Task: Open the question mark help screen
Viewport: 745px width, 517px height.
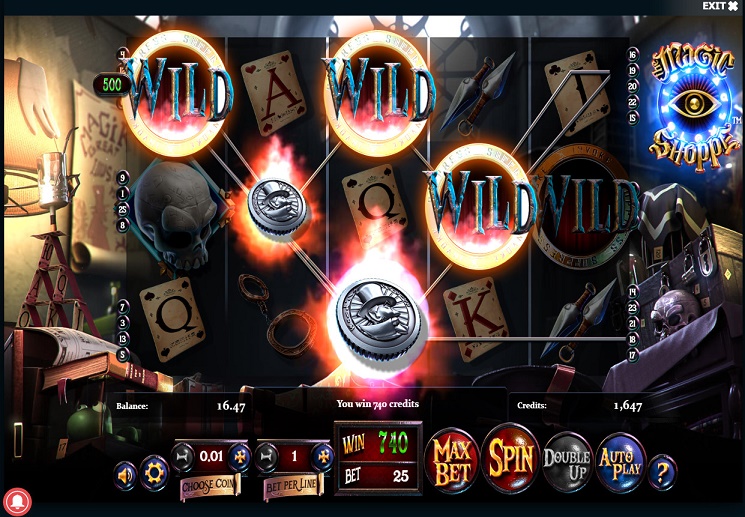Action: tap(662, 470)
